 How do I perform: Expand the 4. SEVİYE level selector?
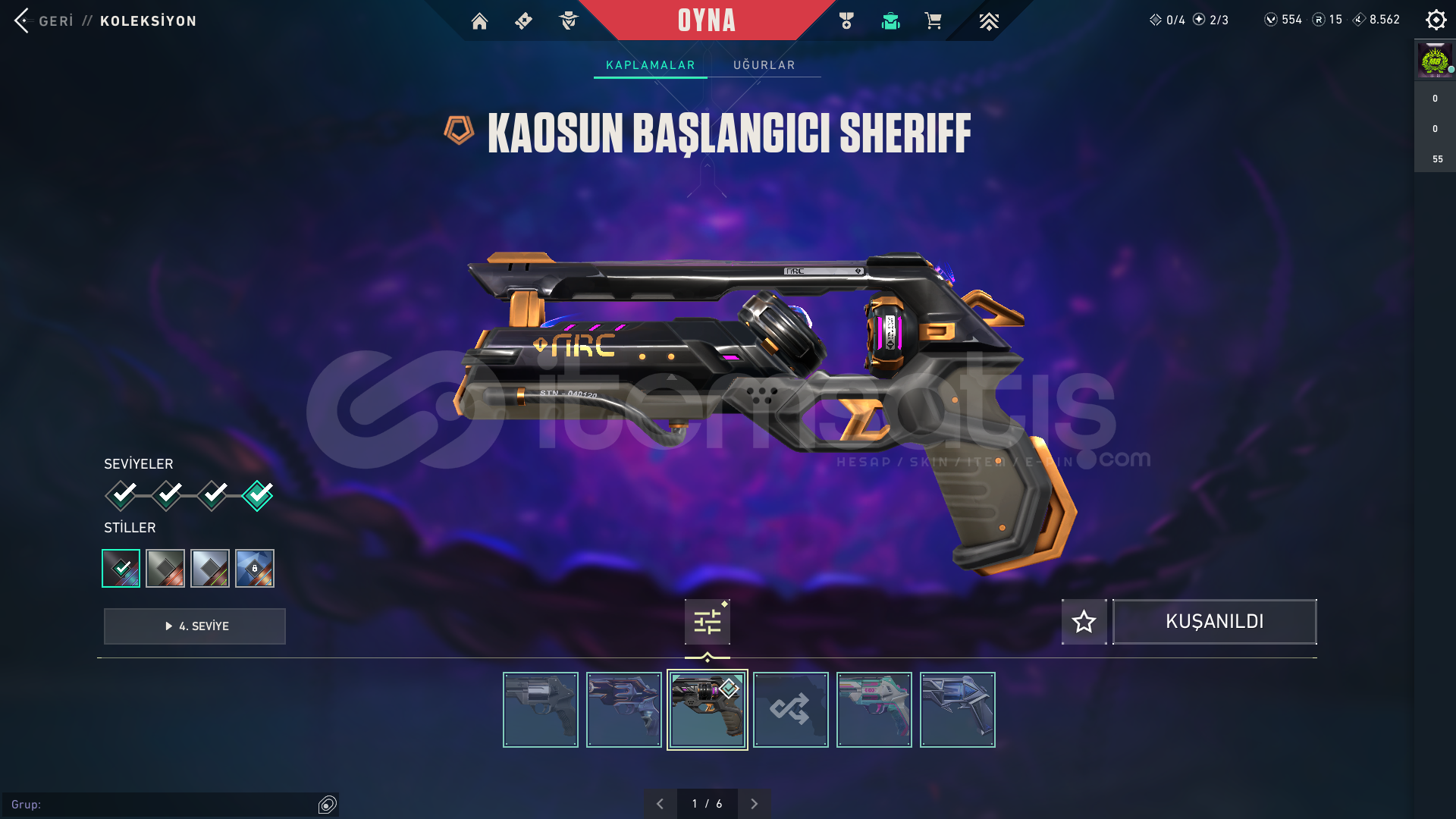194,626
